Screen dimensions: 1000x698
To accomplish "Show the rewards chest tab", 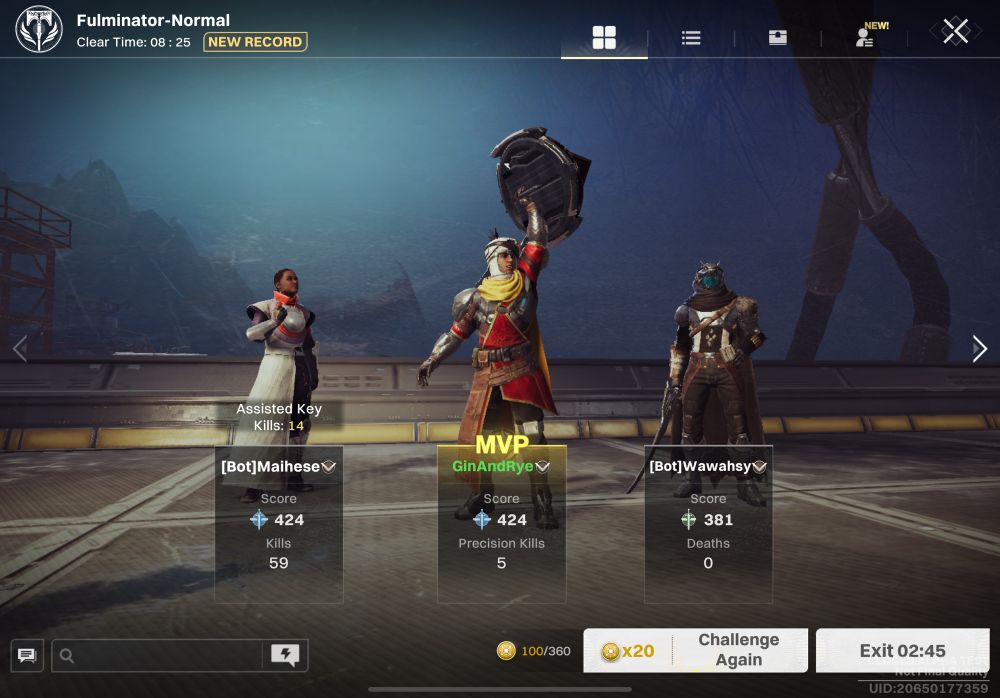I will click(777, 38).
